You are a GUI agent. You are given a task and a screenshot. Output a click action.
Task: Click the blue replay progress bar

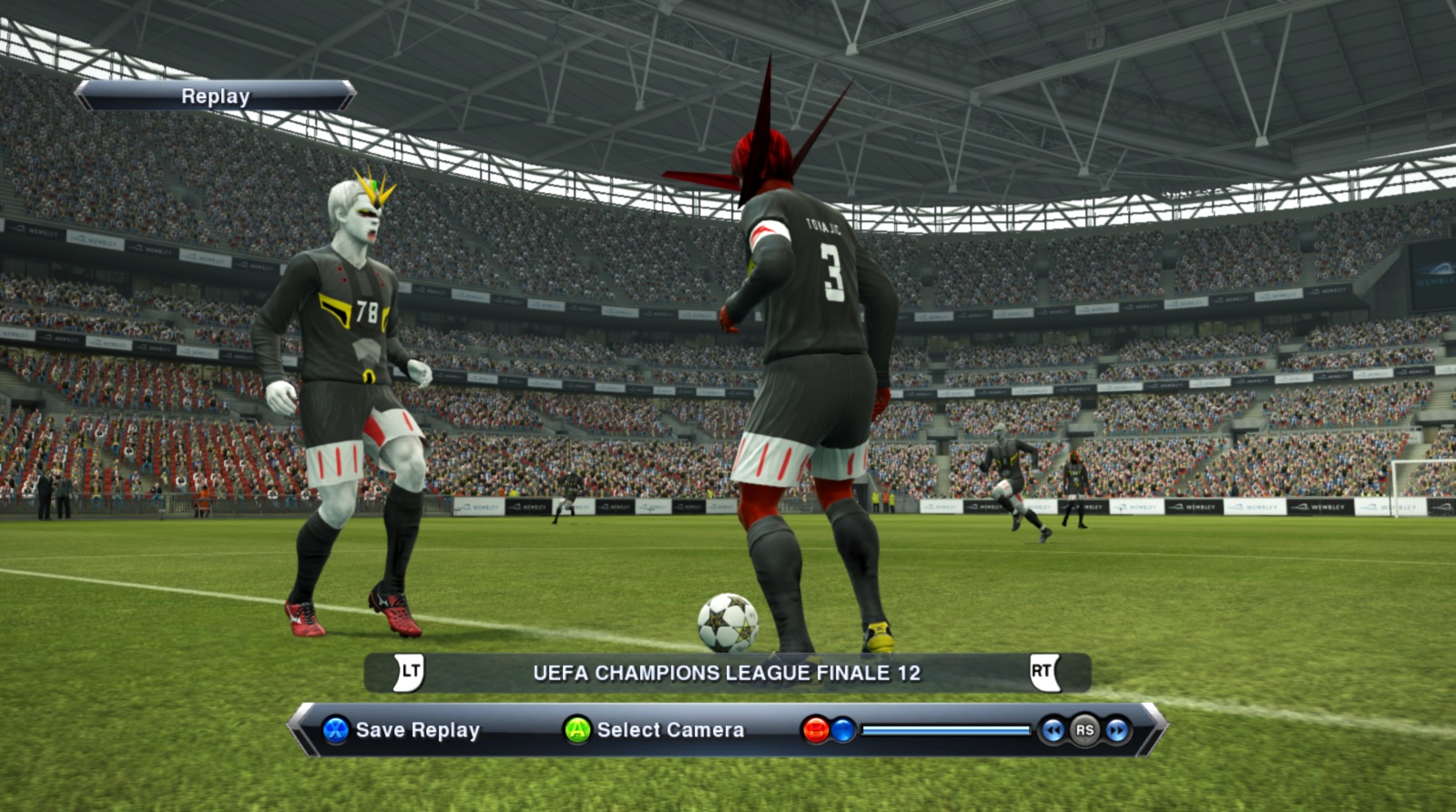(945, 730)
